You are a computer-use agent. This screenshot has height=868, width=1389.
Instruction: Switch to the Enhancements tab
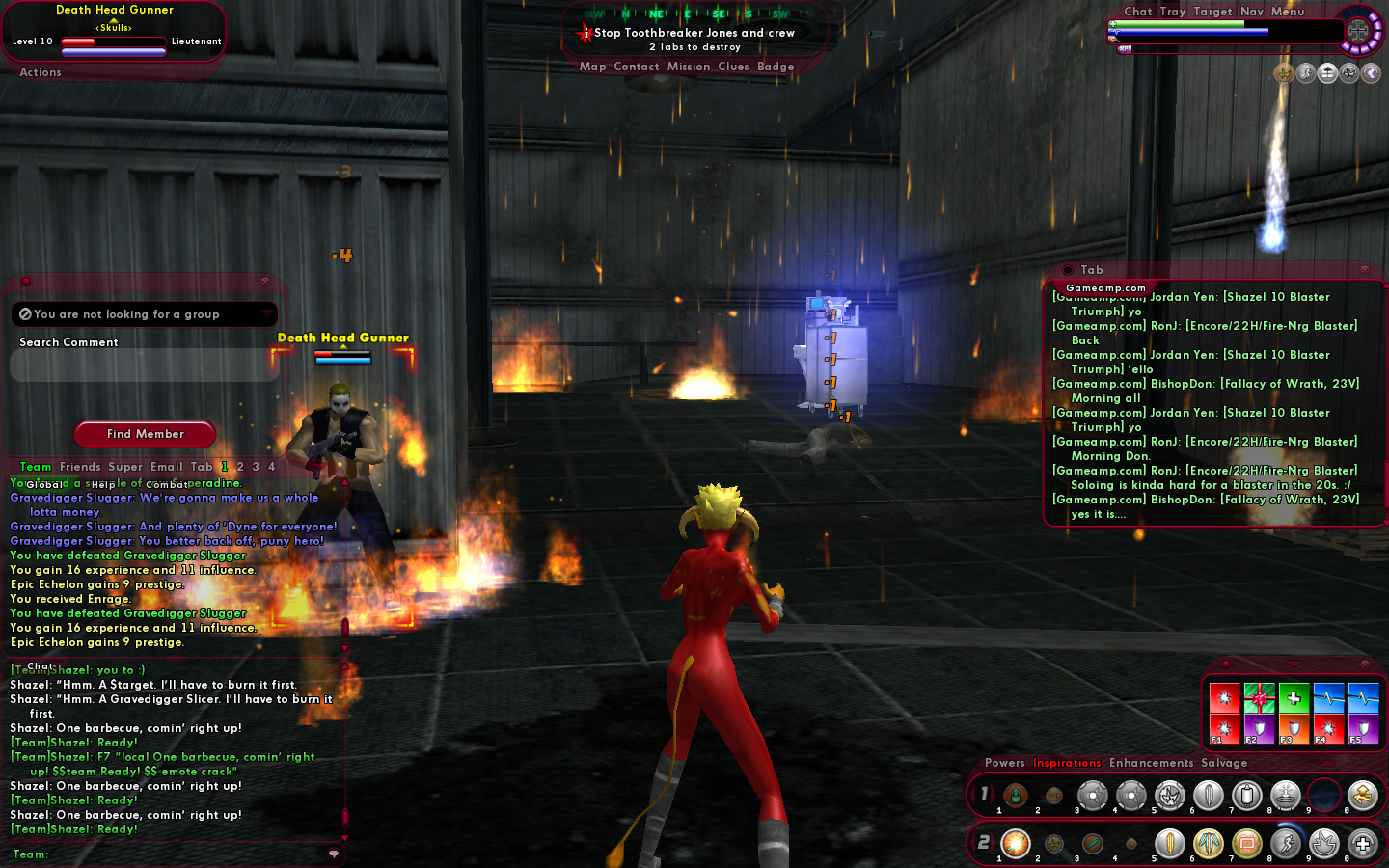[x=1151, y=763]
